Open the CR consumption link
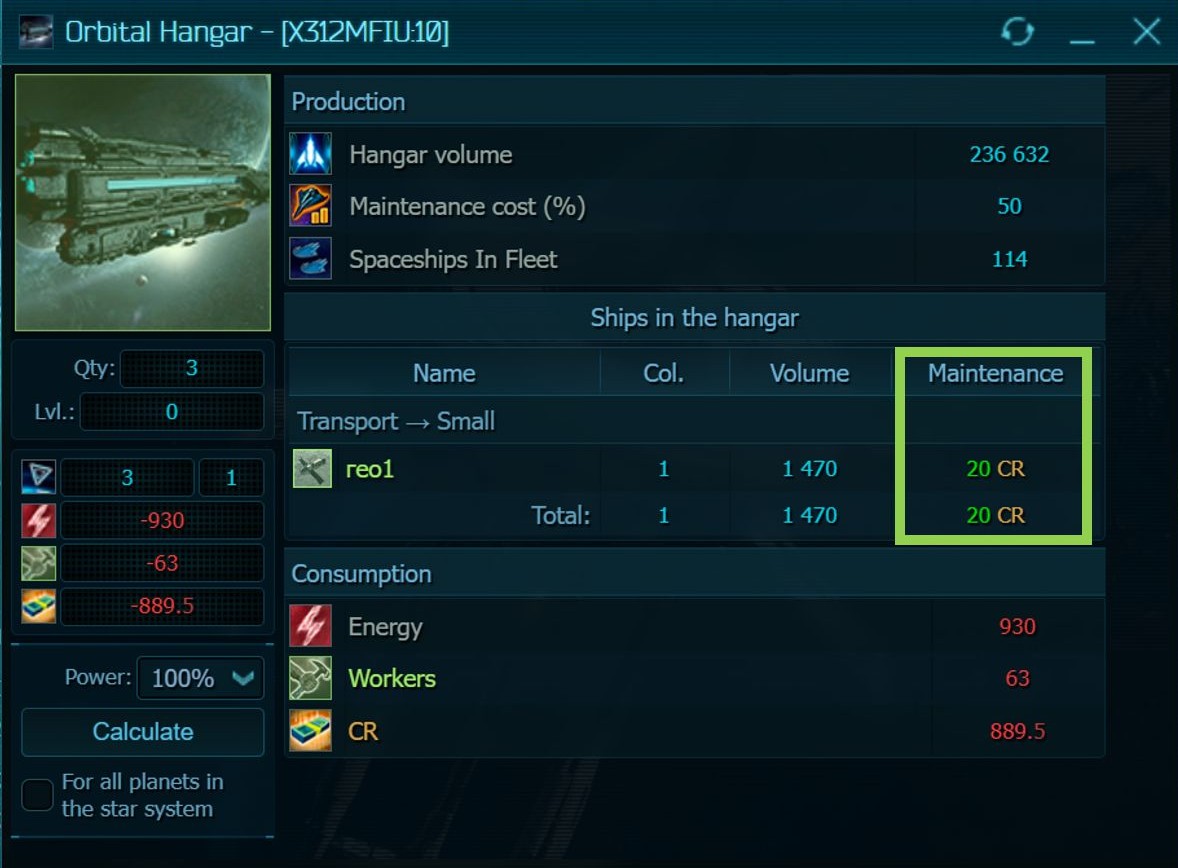The height and width of the screenshot is (868, 1178). (x=363, y=732)
